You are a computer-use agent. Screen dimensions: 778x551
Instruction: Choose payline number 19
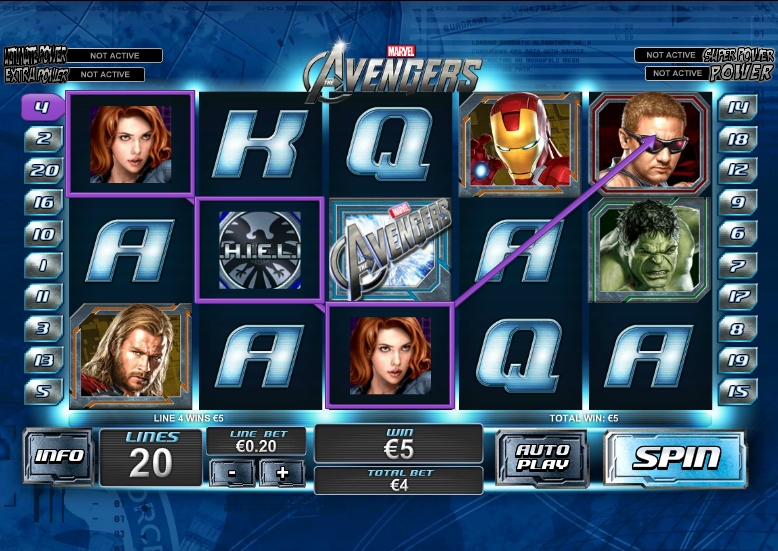[x=737, y=359]
